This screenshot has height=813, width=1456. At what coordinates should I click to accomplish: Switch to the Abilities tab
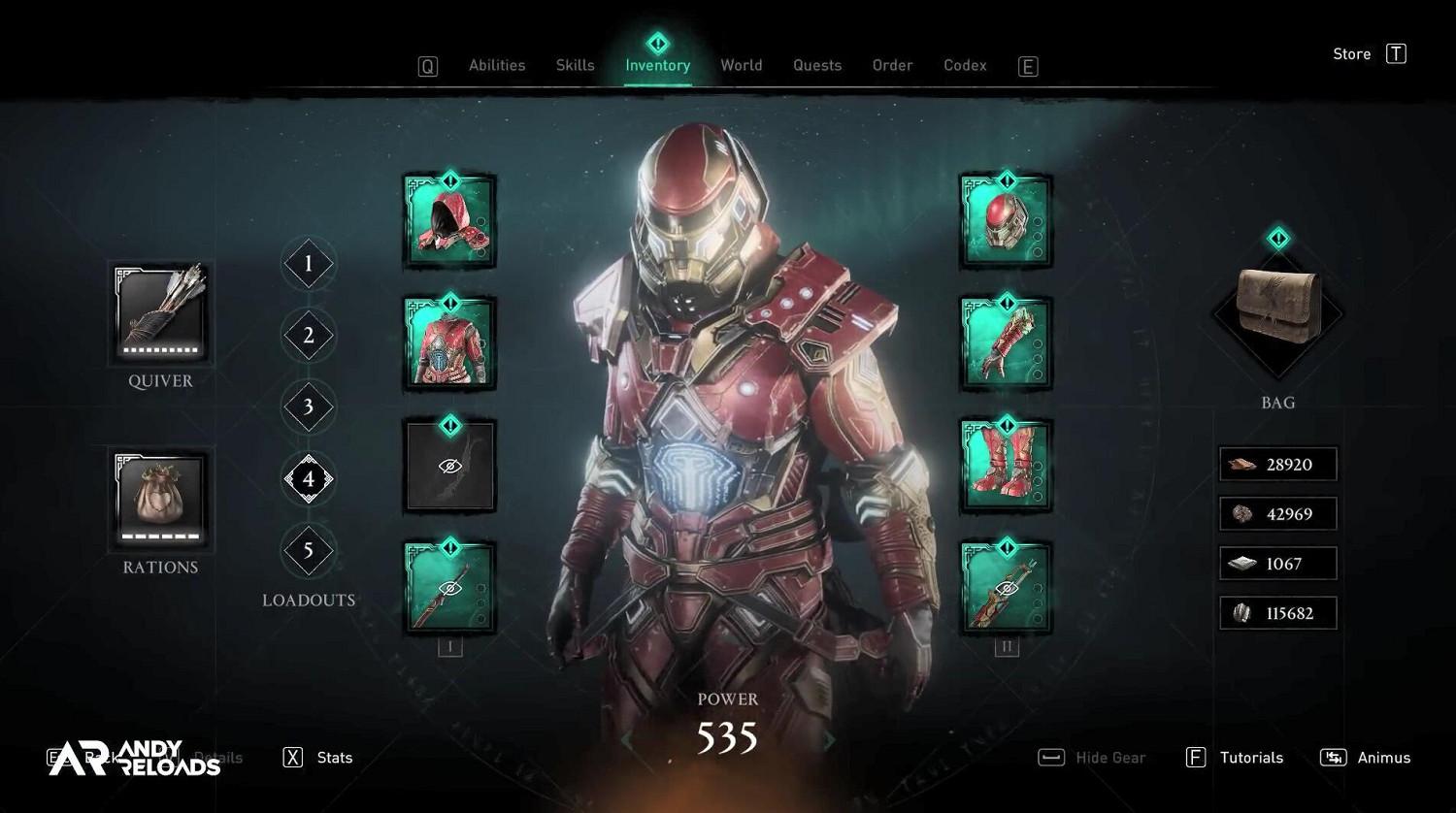point(497,65)
